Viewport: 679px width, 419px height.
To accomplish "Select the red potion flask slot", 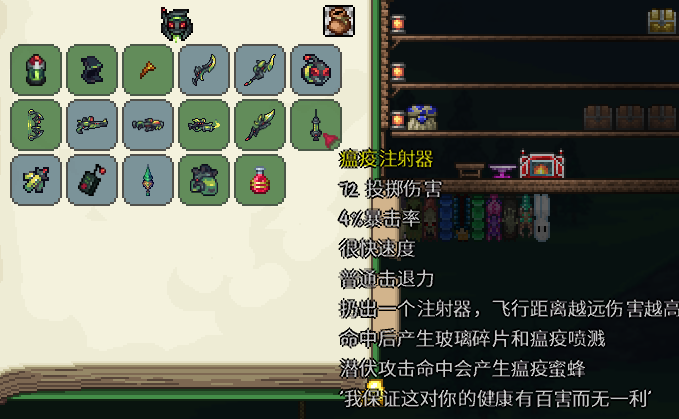I will click(x=261, y=180).
